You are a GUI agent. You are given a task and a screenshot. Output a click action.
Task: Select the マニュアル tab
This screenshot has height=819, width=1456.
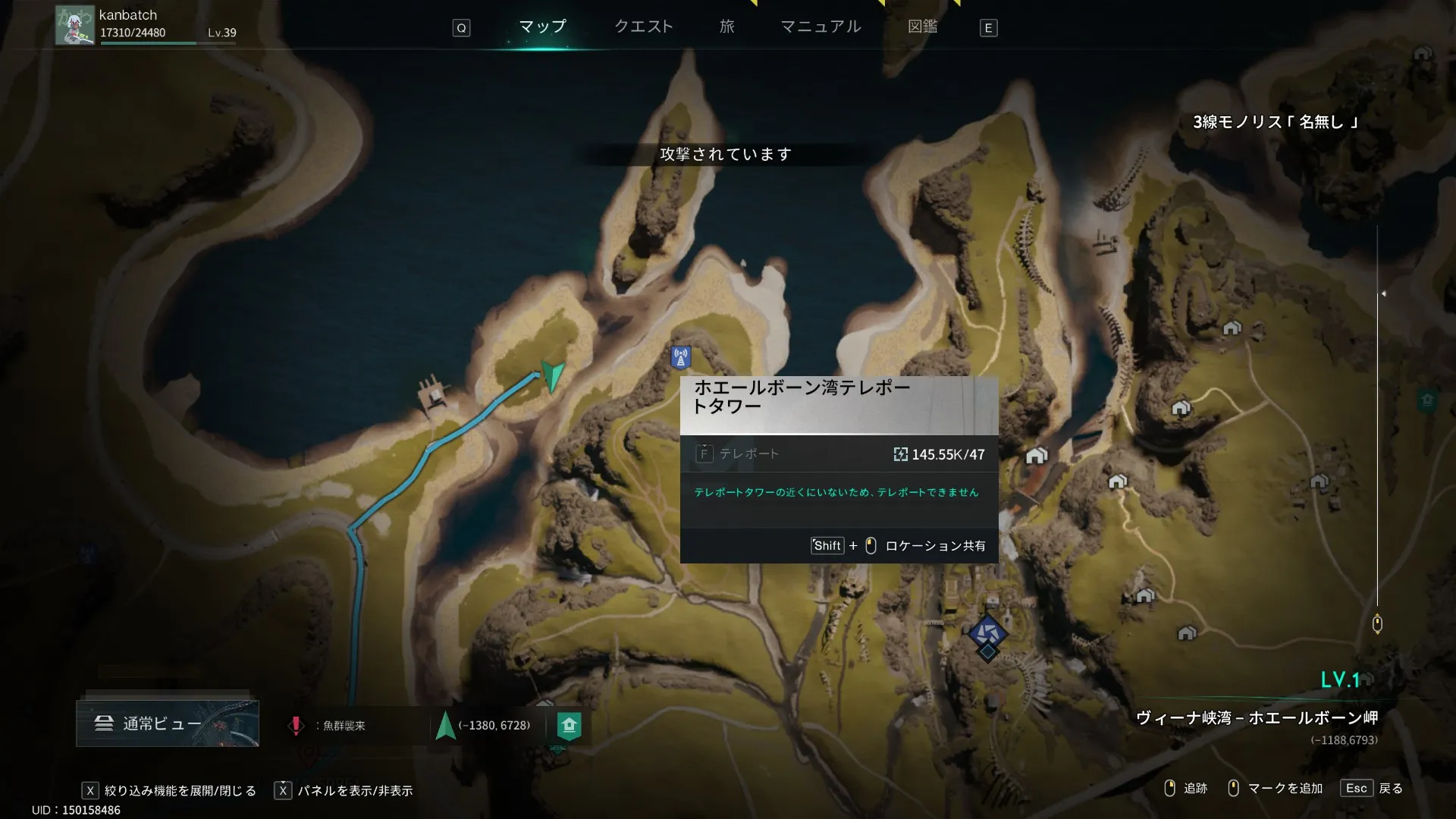821,27
